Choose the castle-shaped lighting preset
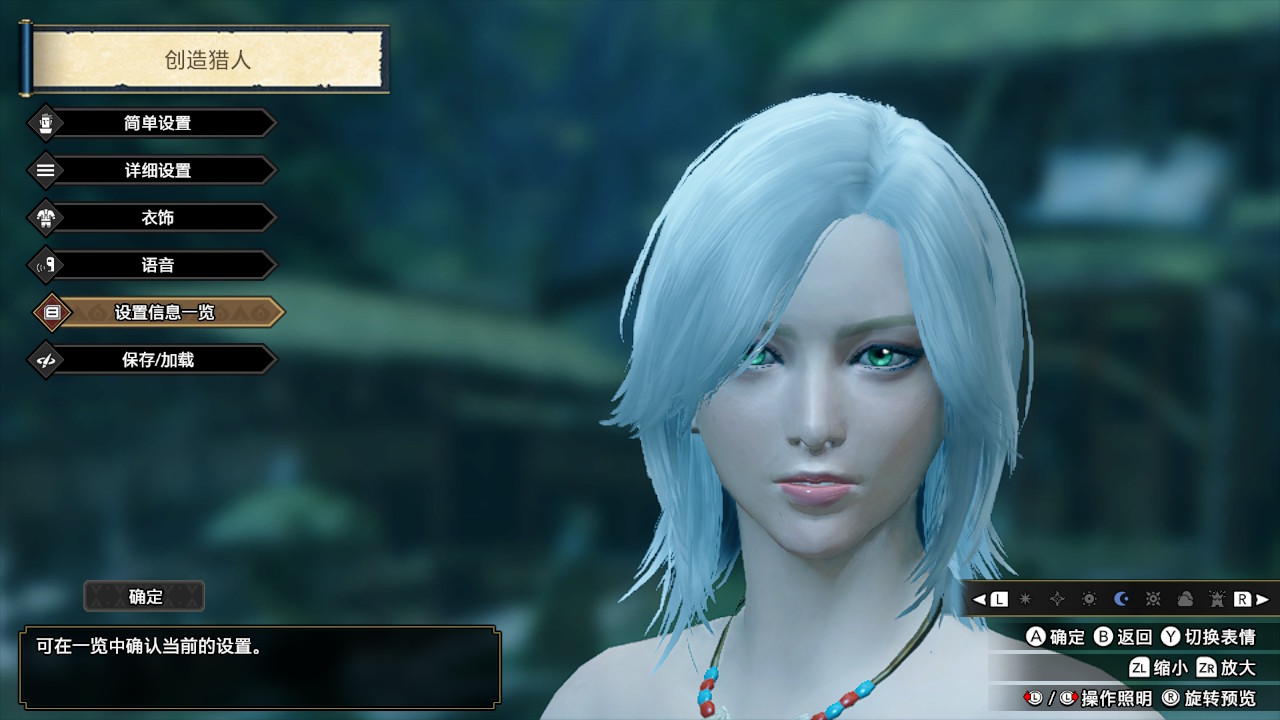Viewport: 1280px width, 720px height. click(x=1216, y=599)
